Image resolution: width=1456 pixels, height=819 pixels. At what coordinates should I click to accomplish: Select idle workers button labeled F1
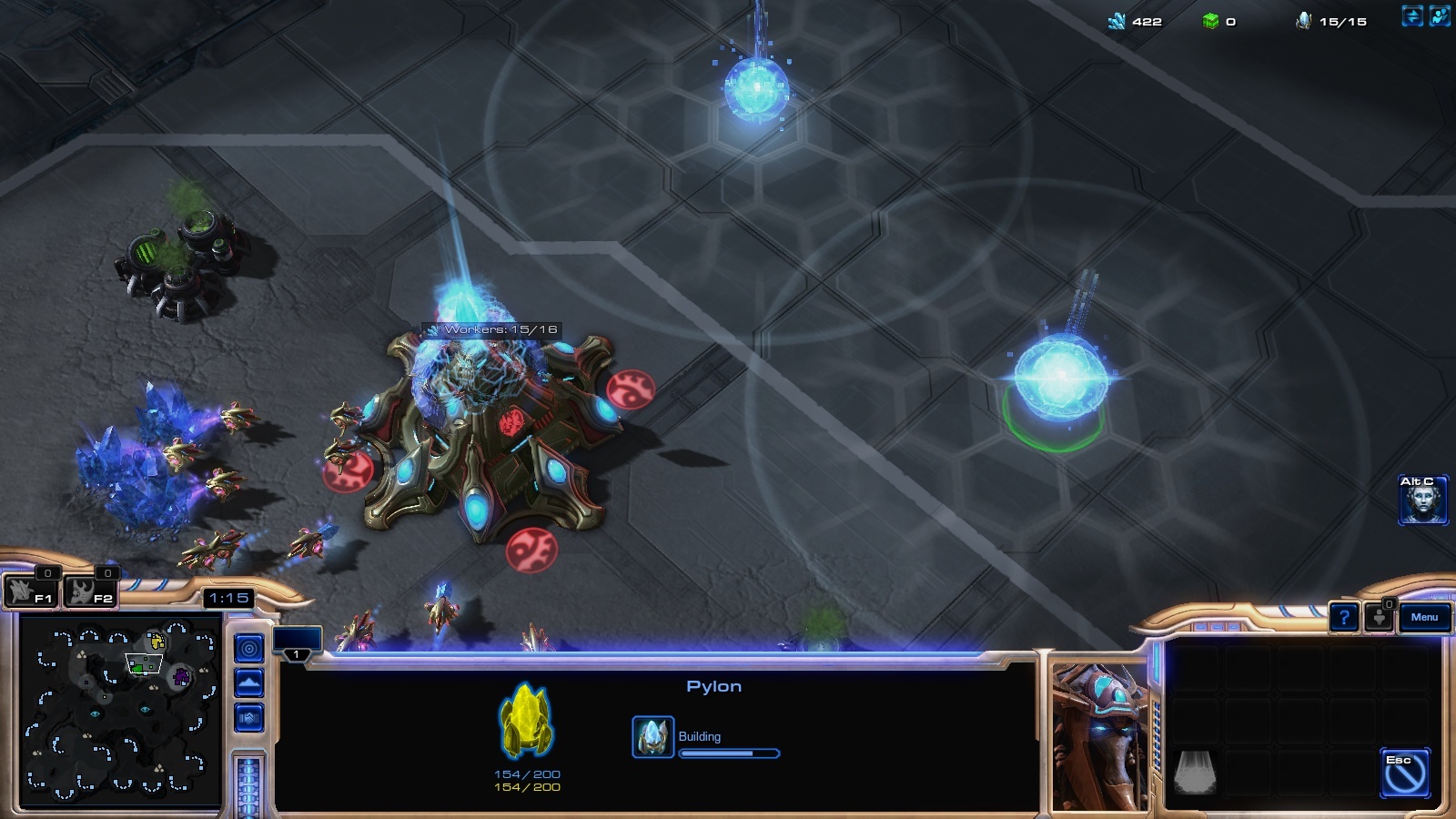(x=32, y=592)
